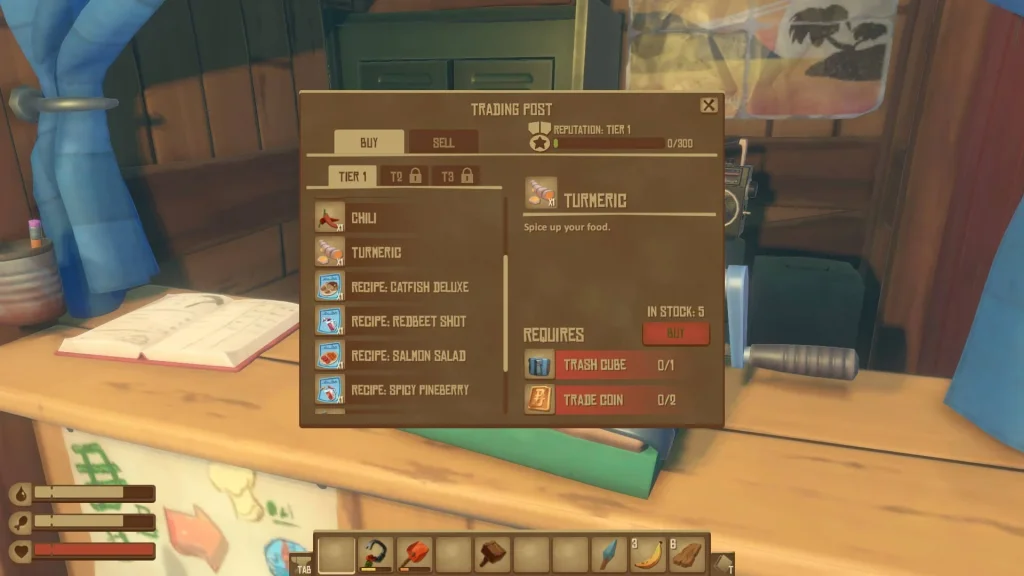The width and height of the screenshot is (1024, 576).
Task: Choose the wooden planks hotbar slot
Action: pyautogui.click(x=688, y=554)
